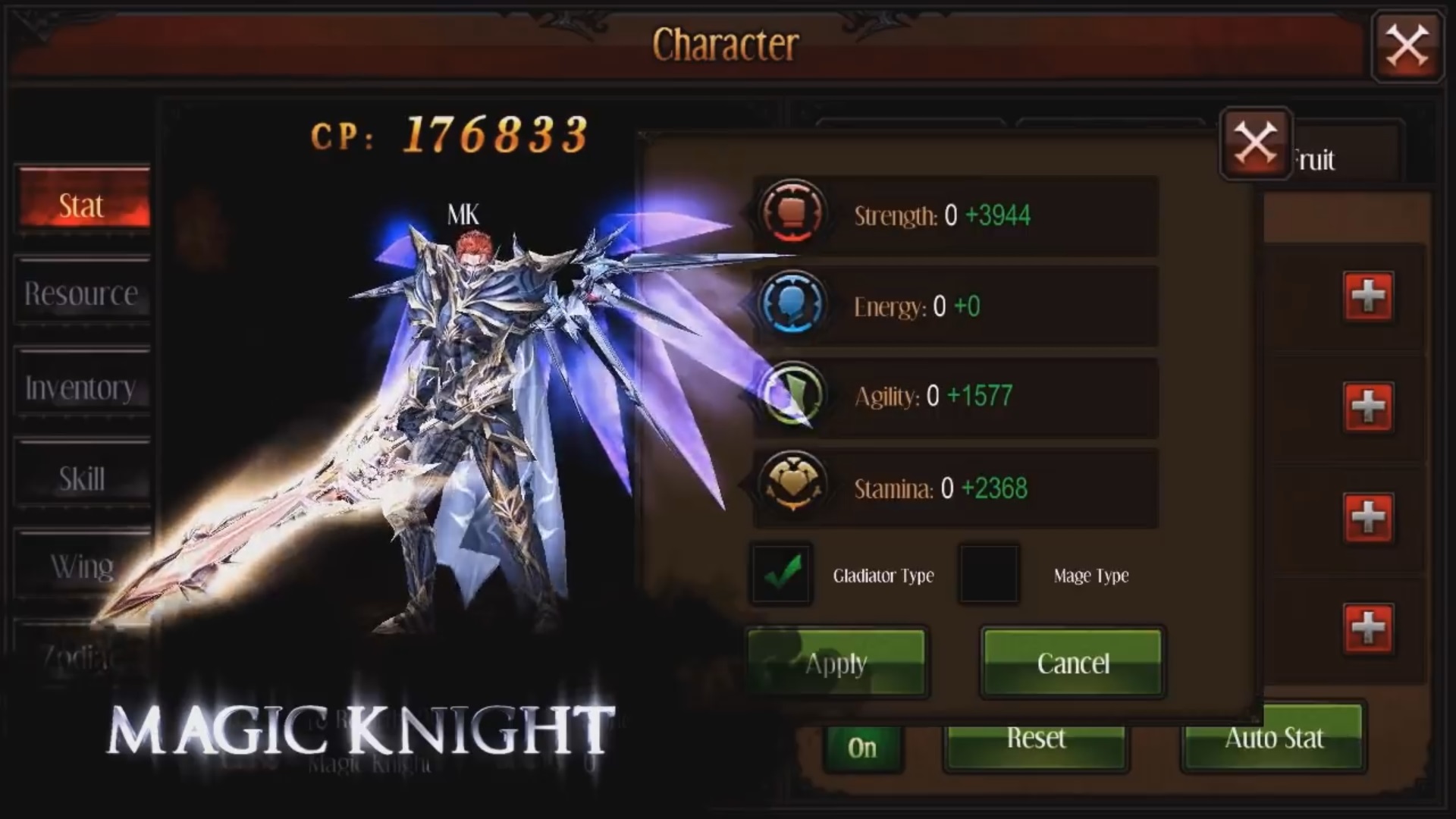This screenshot has height=819, width=1456.
Task: Cancel the stat changes
Action: 1072,664
